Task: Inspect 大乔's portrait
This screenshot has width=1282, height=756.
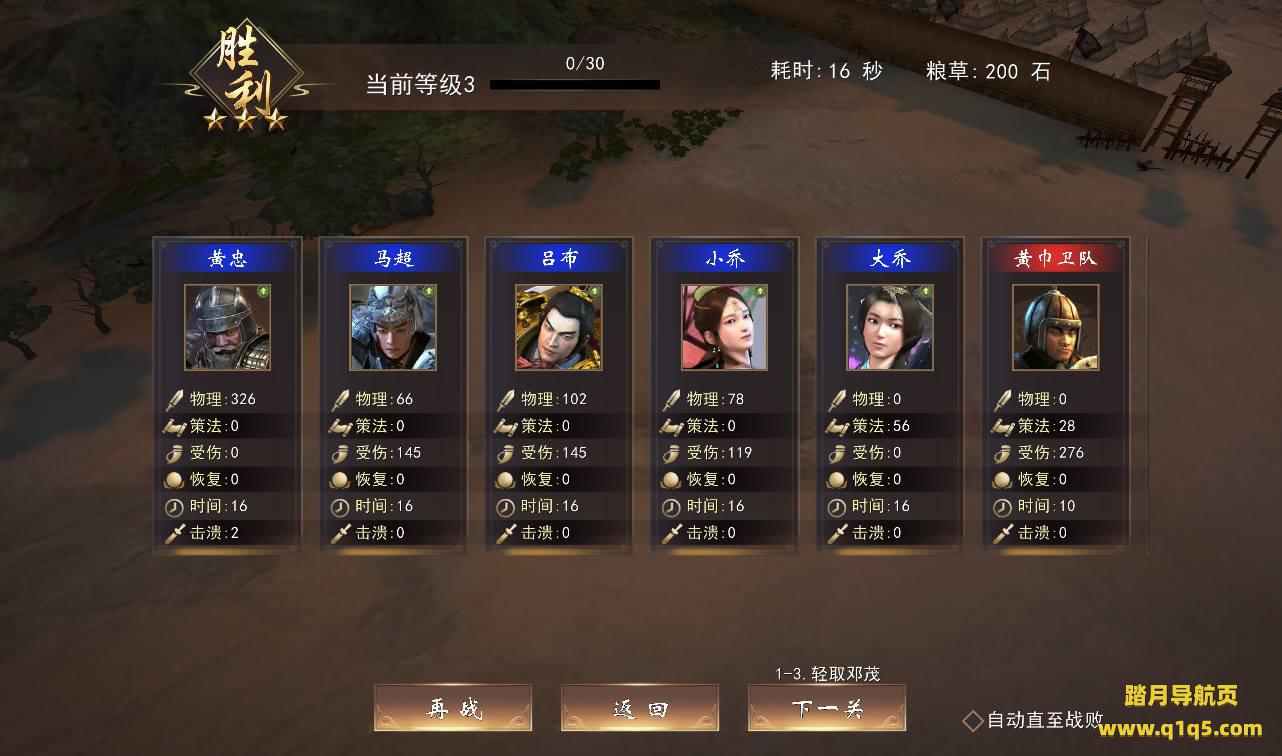Action: coord(890,327)
